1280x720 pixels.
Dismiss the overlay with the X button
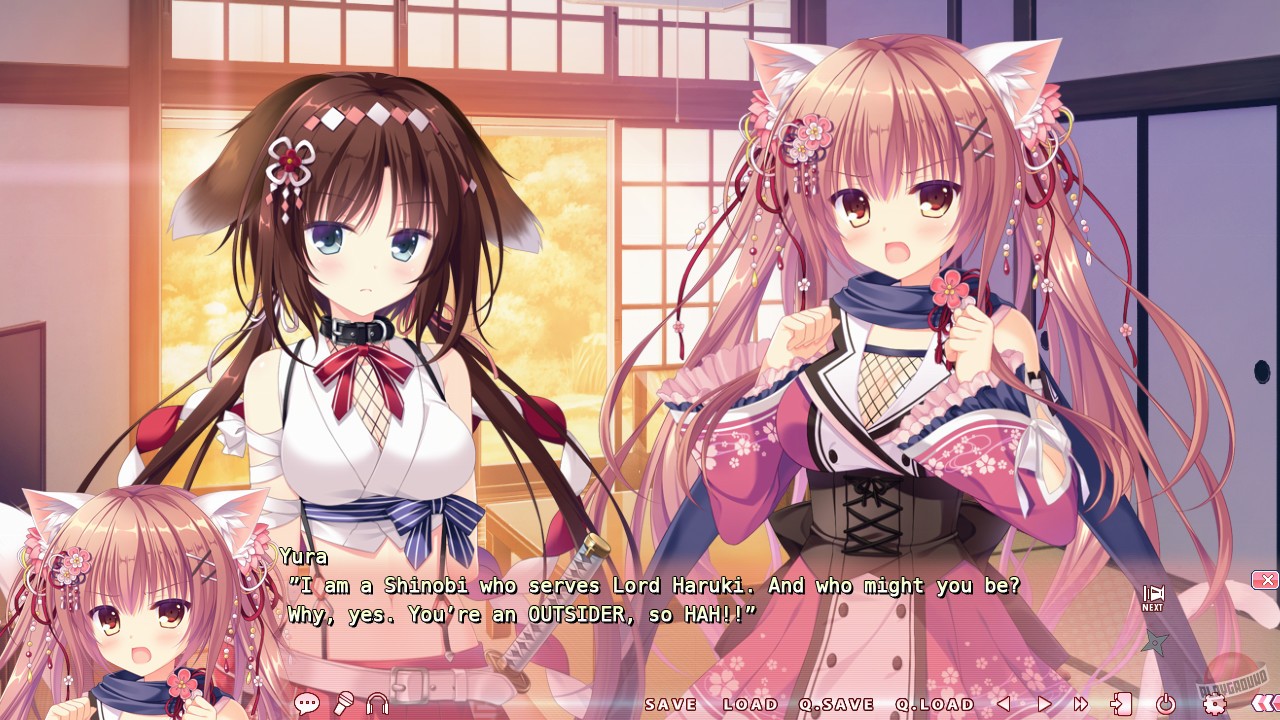1266,580
